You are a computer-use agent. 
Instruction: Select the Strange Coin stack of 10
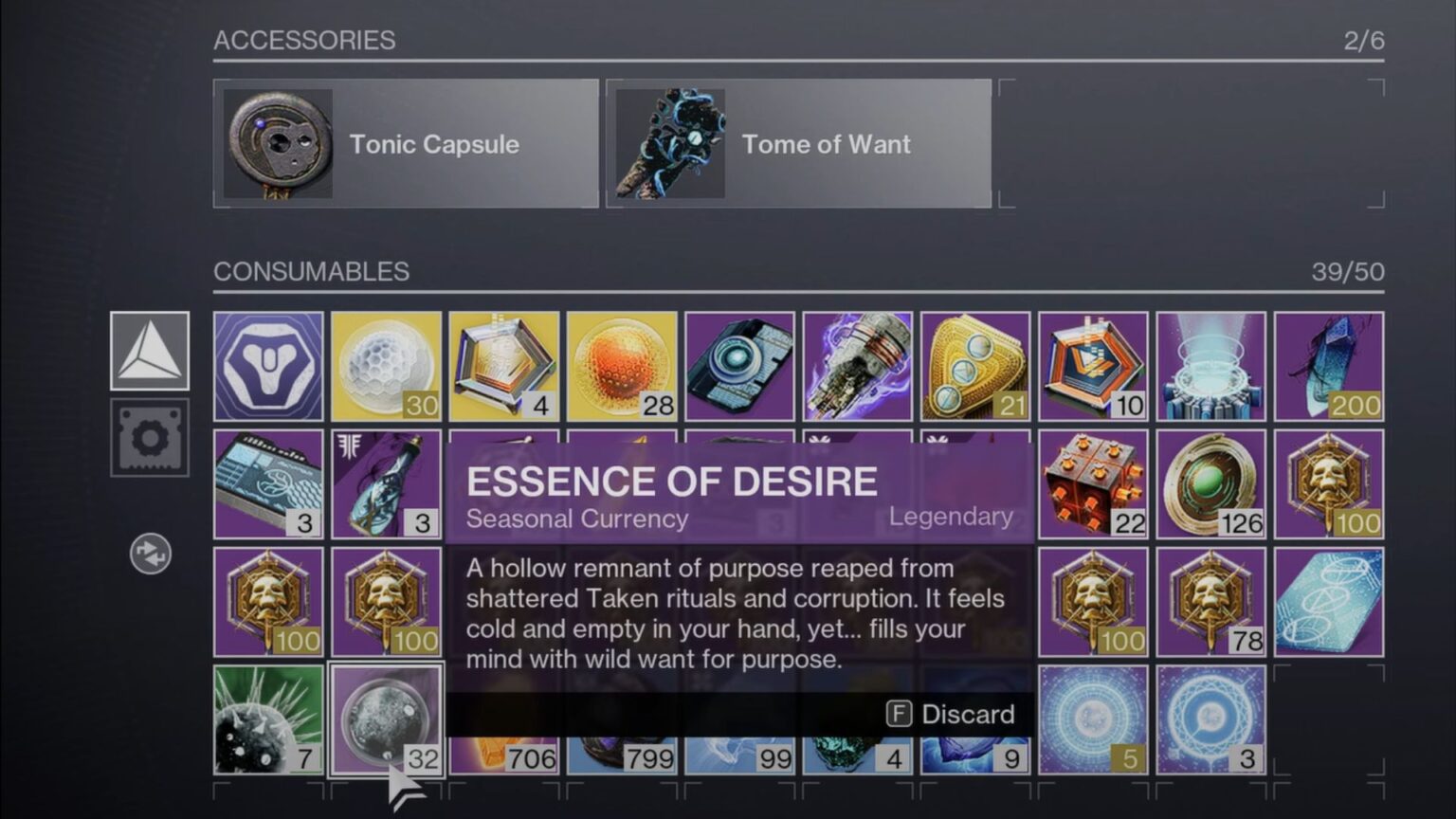coord(1092,365)
